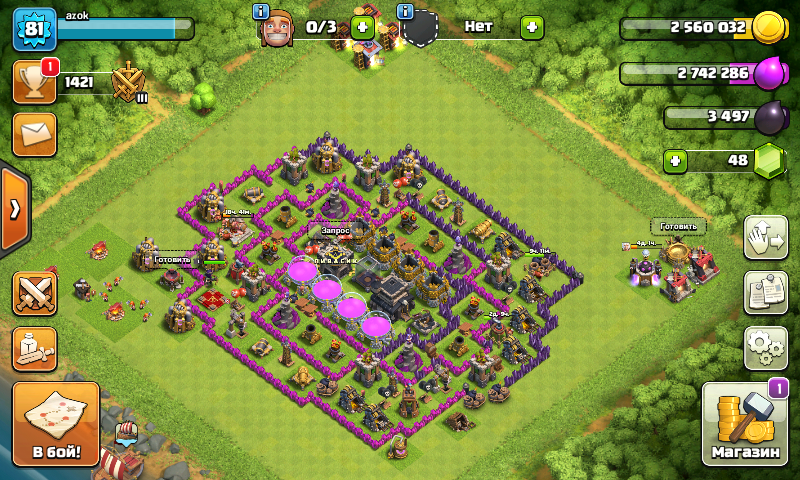The image size is (800, 480).
Task: Open the settings gear menu
Action: 765,347
